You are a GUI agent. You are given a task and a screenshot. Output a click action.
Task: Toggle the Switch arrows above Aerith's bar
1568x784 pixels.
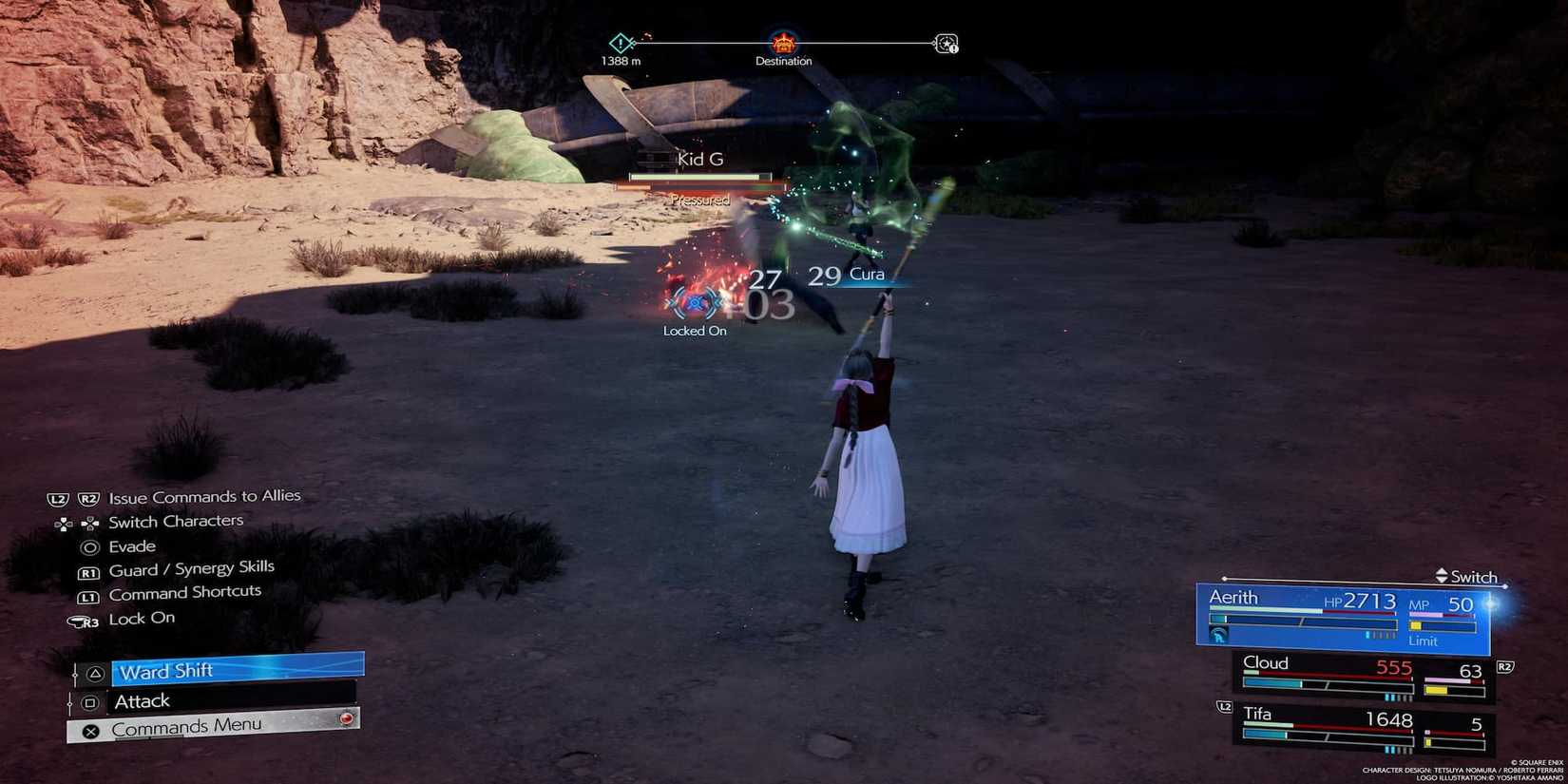coord(1440,576)
